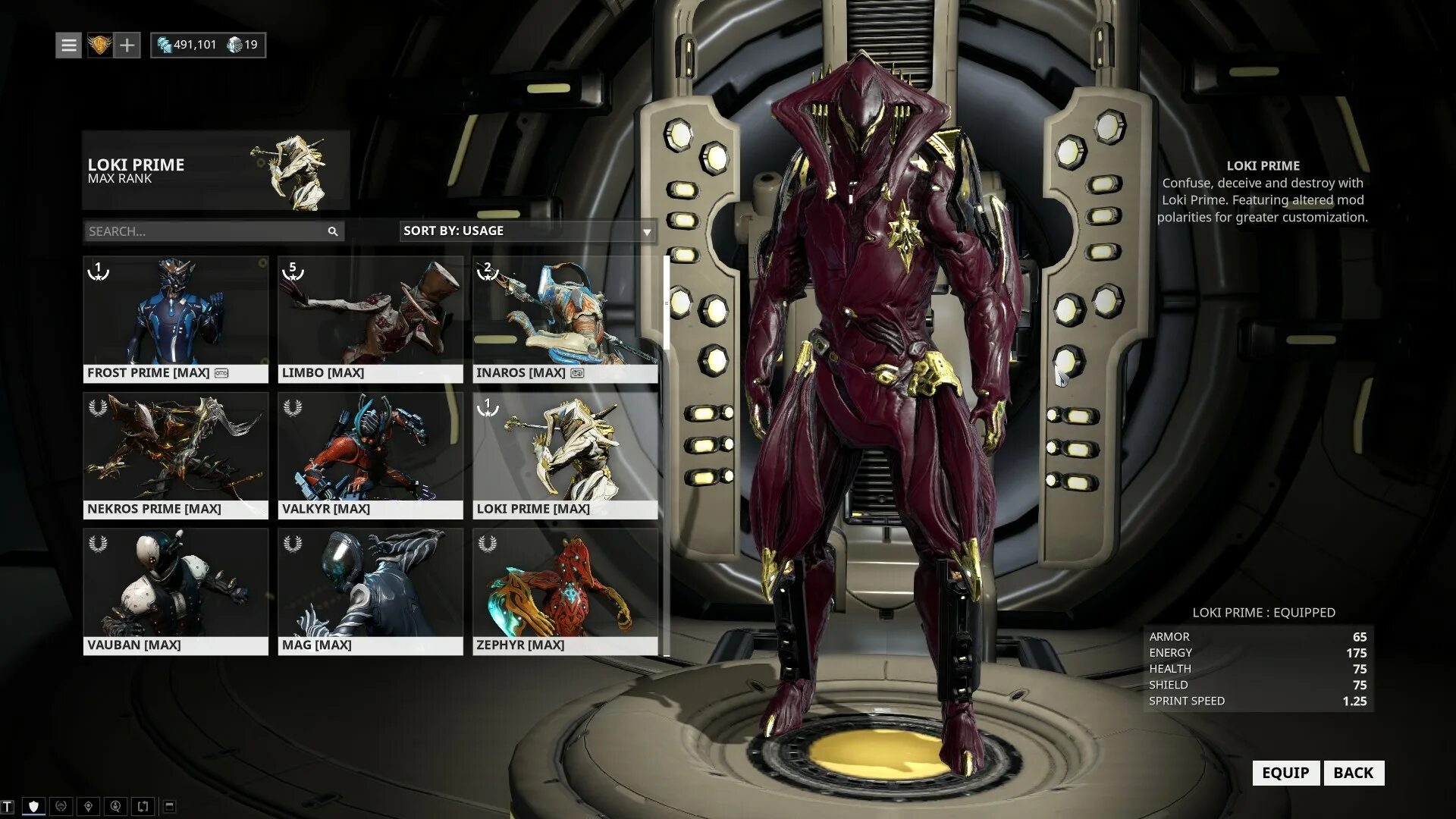The height and width of the screenshot is (819, 1456).
Task: Open the hamburger main menu
Action: tap(68, 45)
